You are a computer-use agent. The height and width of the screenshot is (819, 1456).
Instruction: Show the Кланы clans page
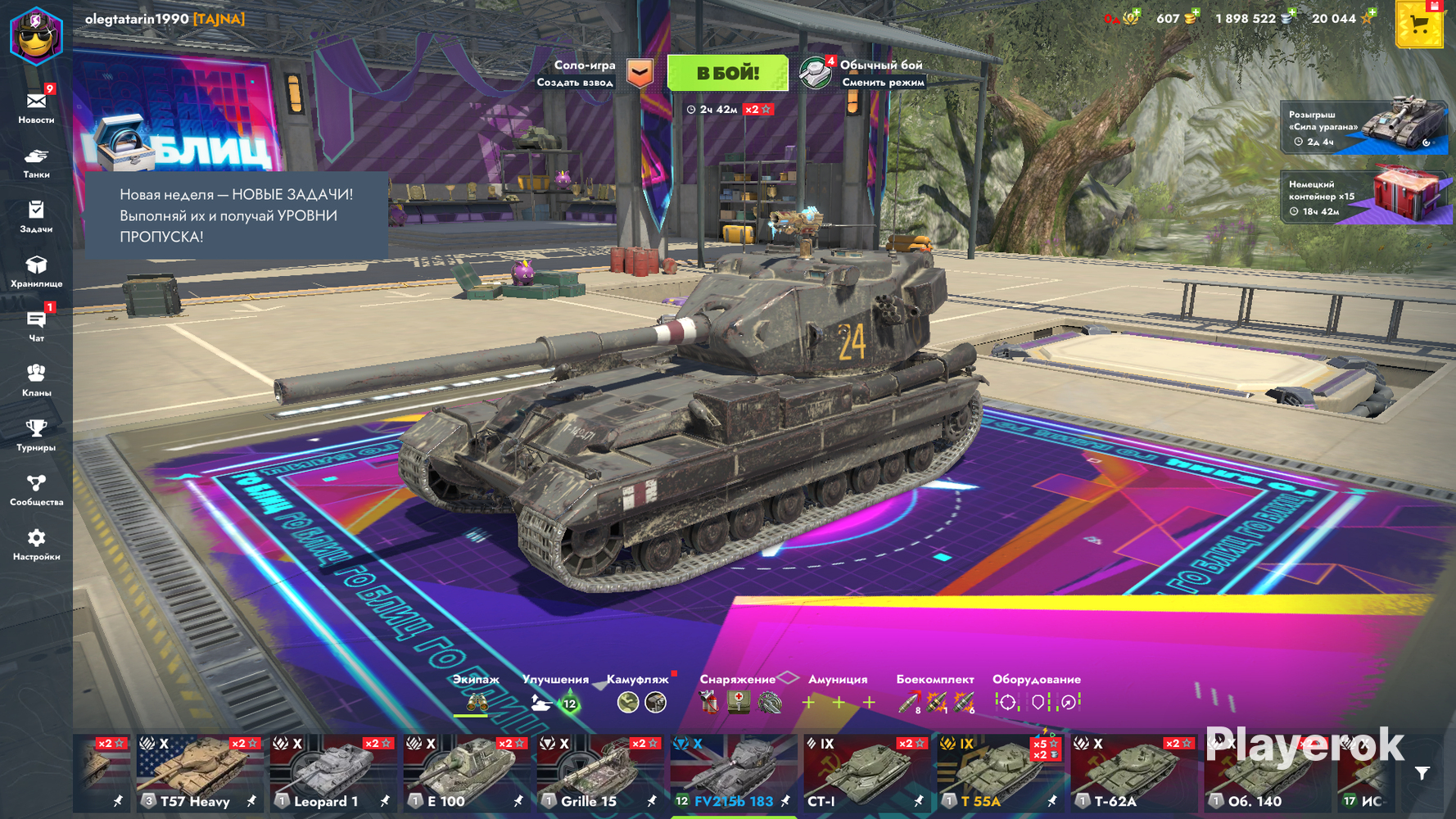36,381
